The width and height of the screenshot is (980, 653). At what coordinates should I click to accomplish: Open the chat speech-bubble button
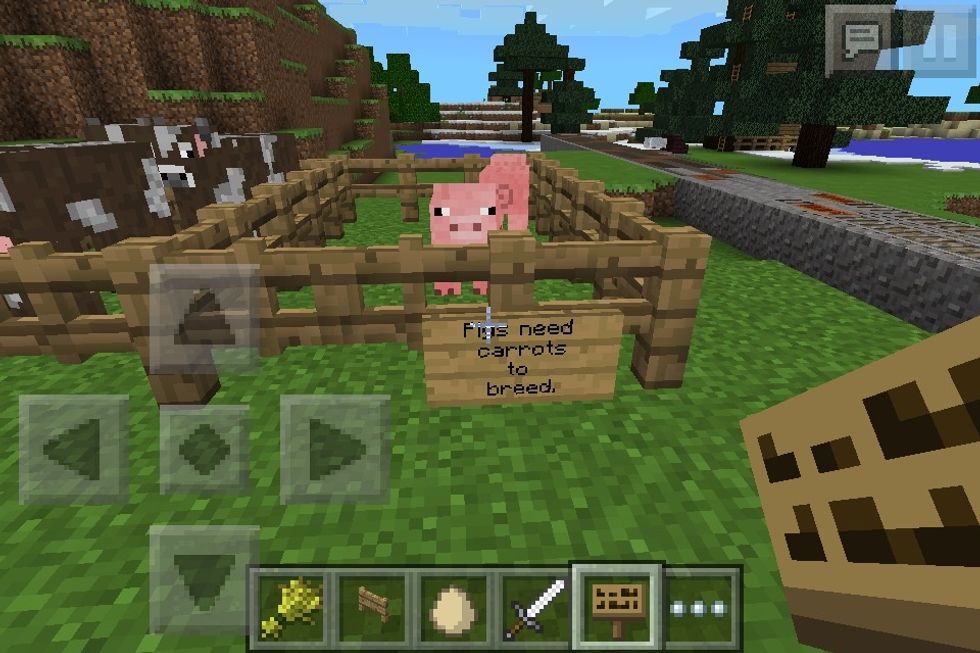point(859,40)
